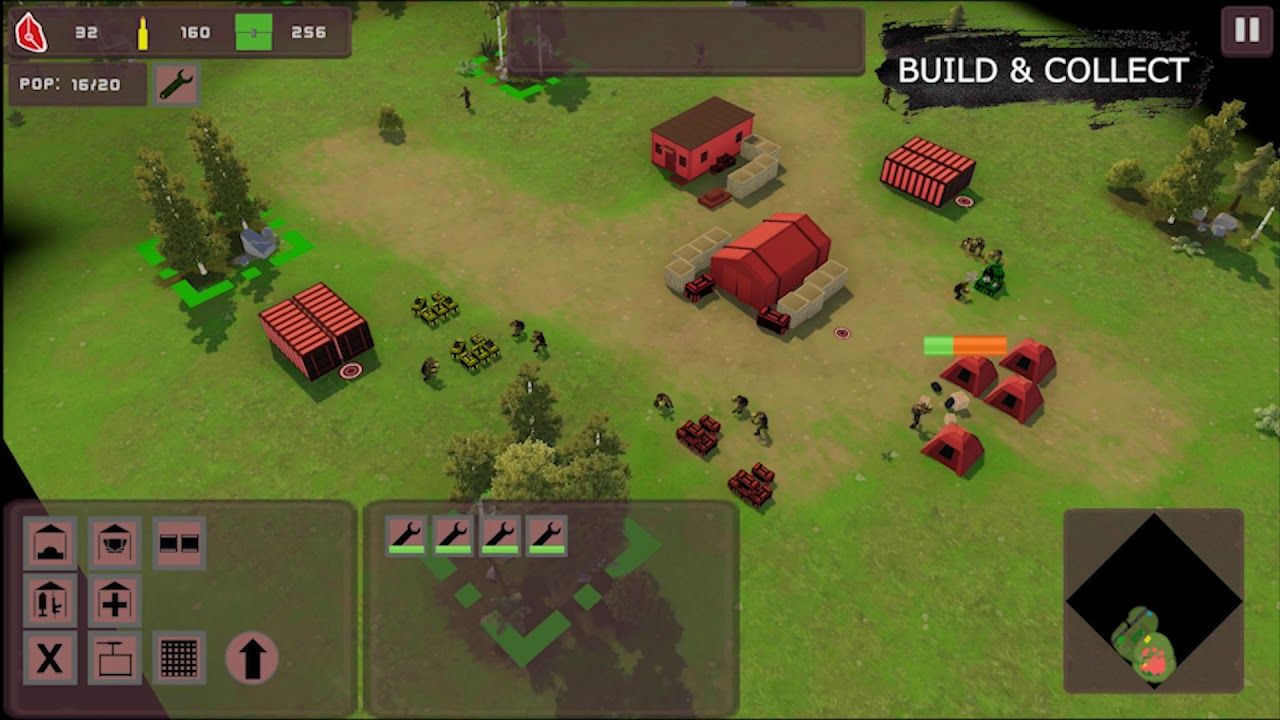Viewport: 1280px width, 720px height.
Task: Select the grid fence build icon
Action: tap(179, 658)
